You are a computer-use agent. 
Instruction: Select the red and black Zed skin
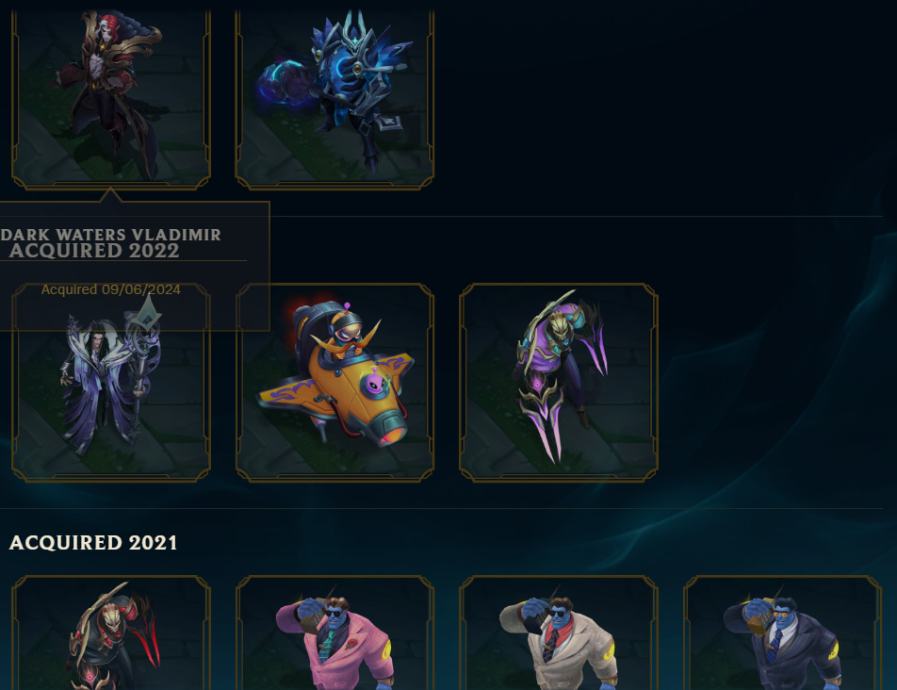coord(110,634)
